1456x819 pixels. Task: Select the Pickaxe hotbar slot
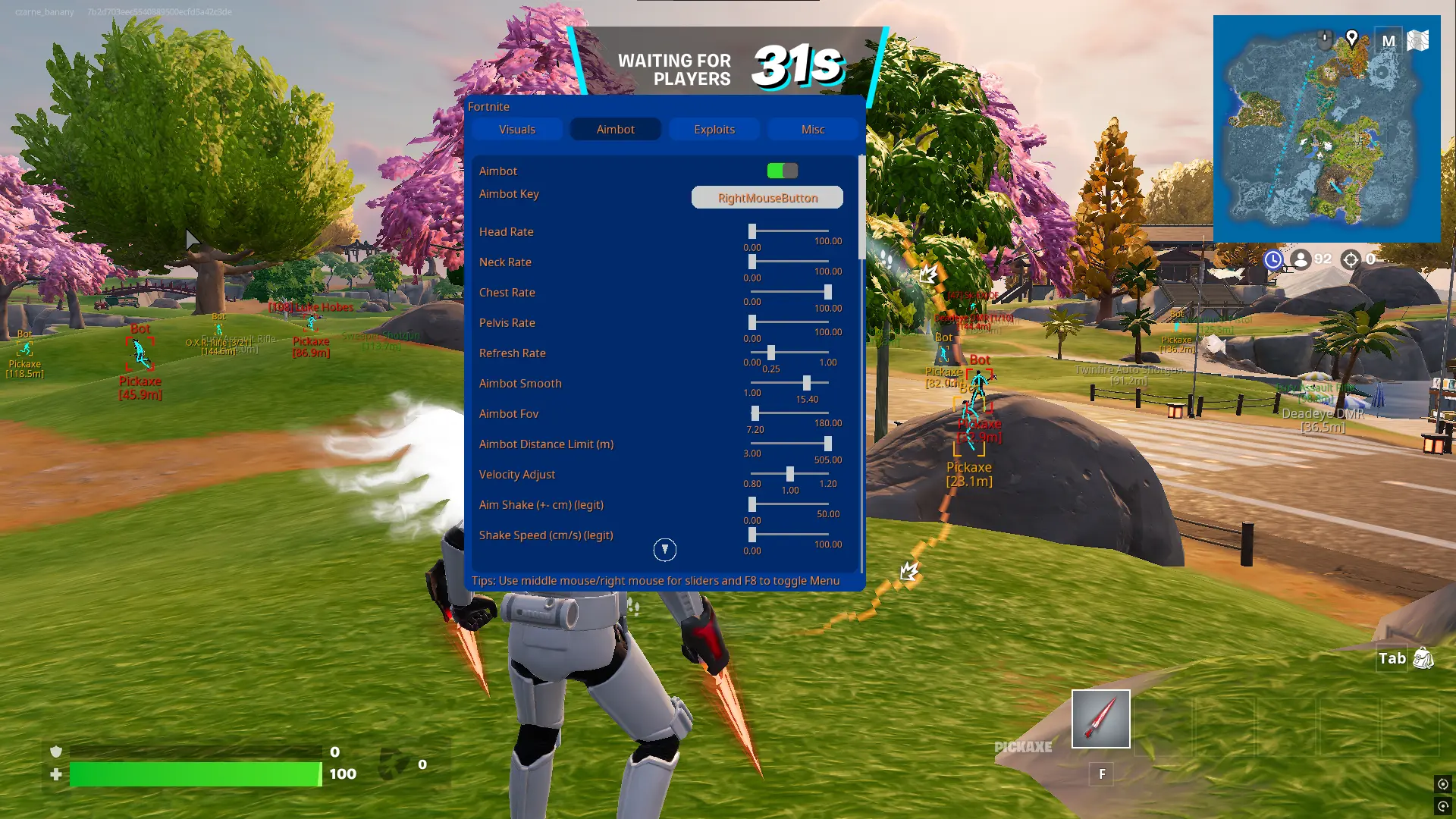point(1100,719)
